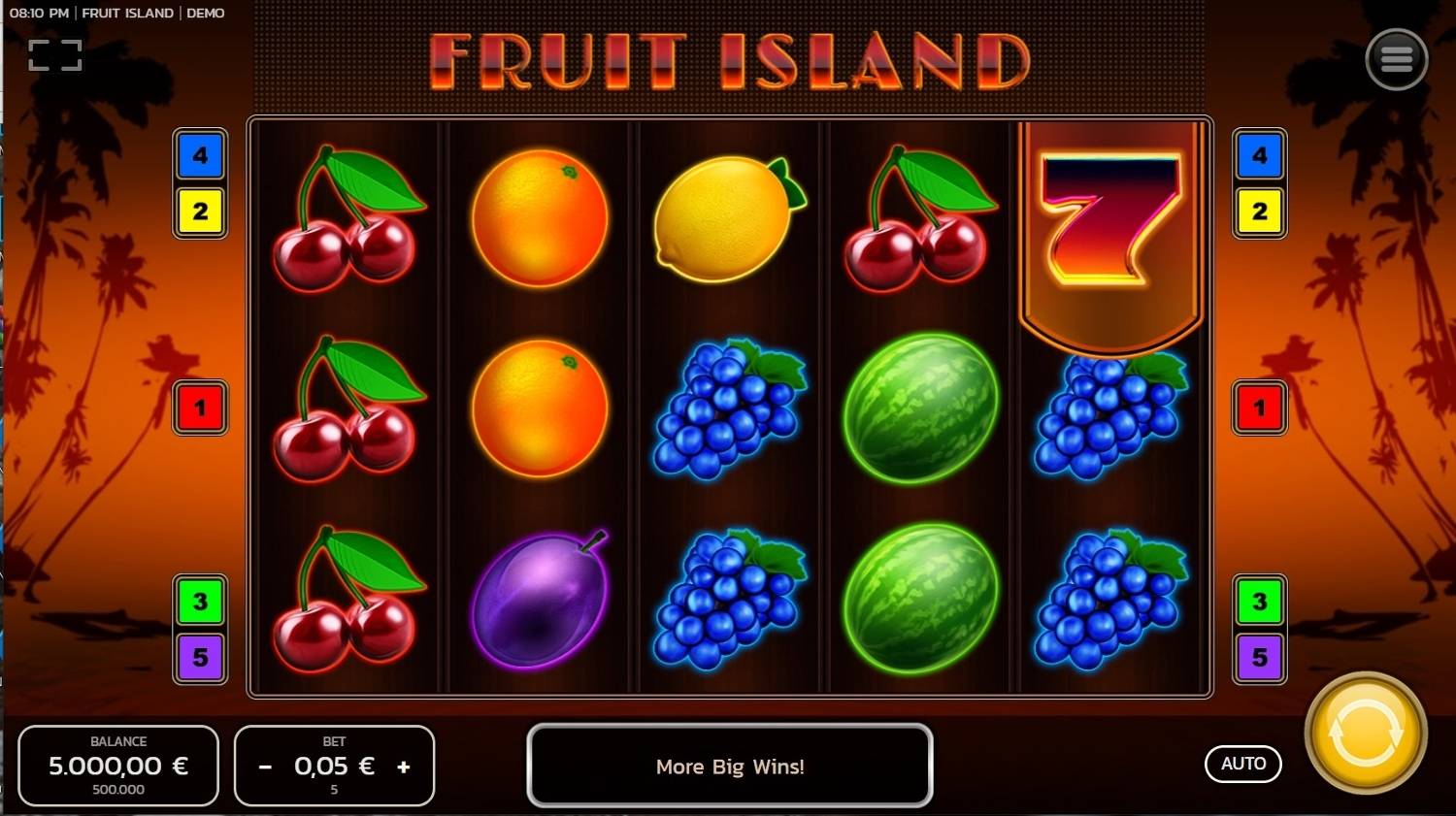Toggle payline 2 on the left panel

click(201, 212)
